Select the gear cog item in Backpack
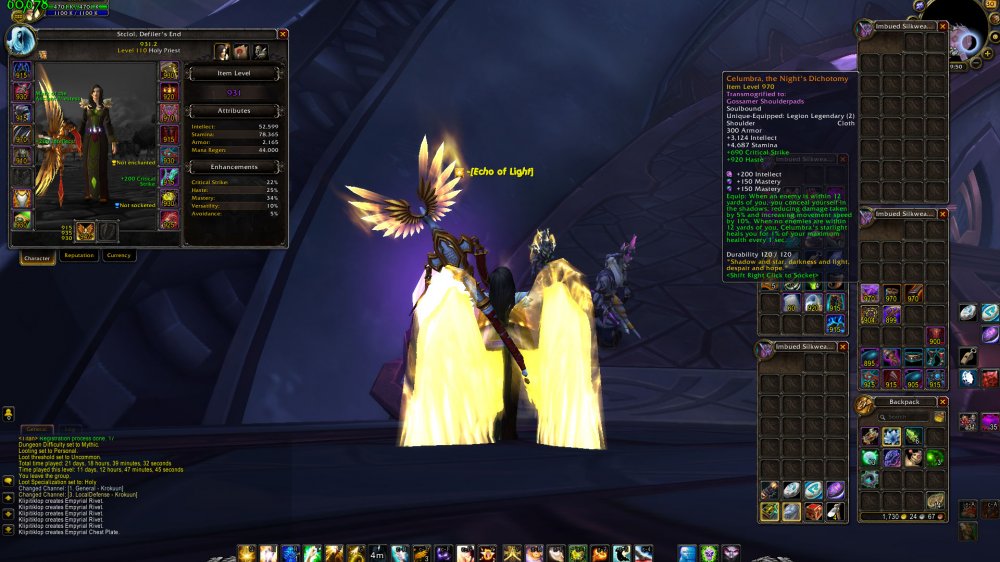This screenshot has height=562, width=1000. 870,478
